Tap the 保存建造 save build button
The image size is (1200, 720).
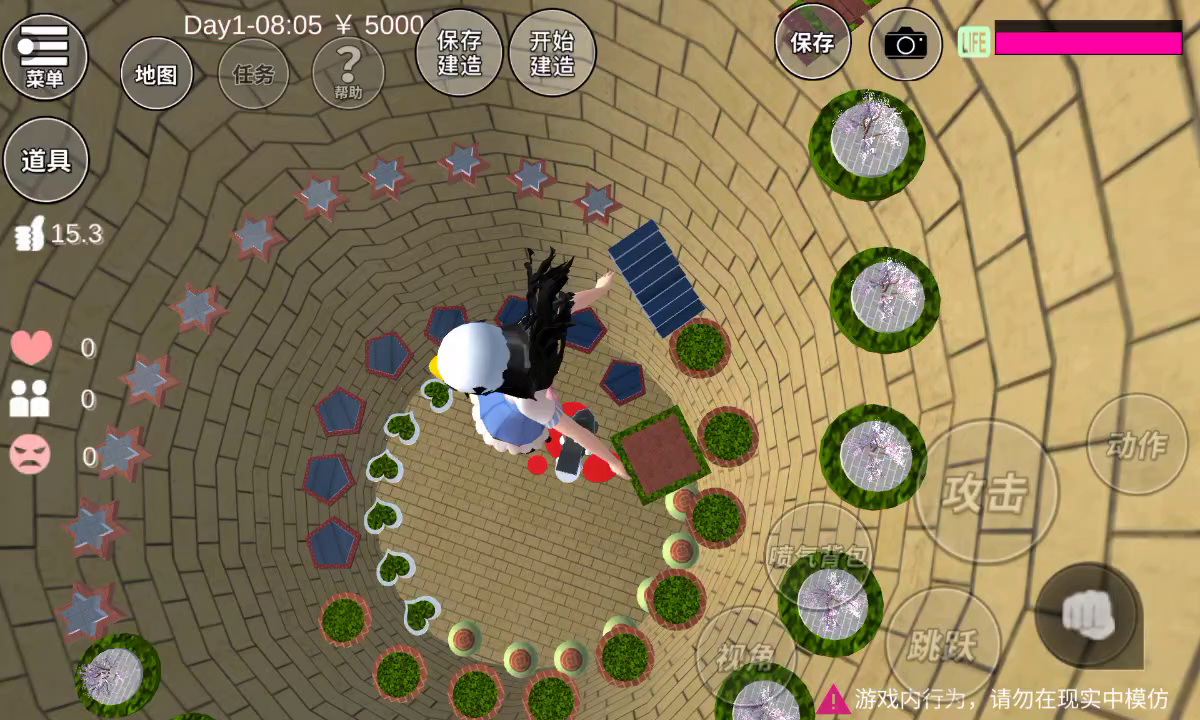tap(459, 53)
